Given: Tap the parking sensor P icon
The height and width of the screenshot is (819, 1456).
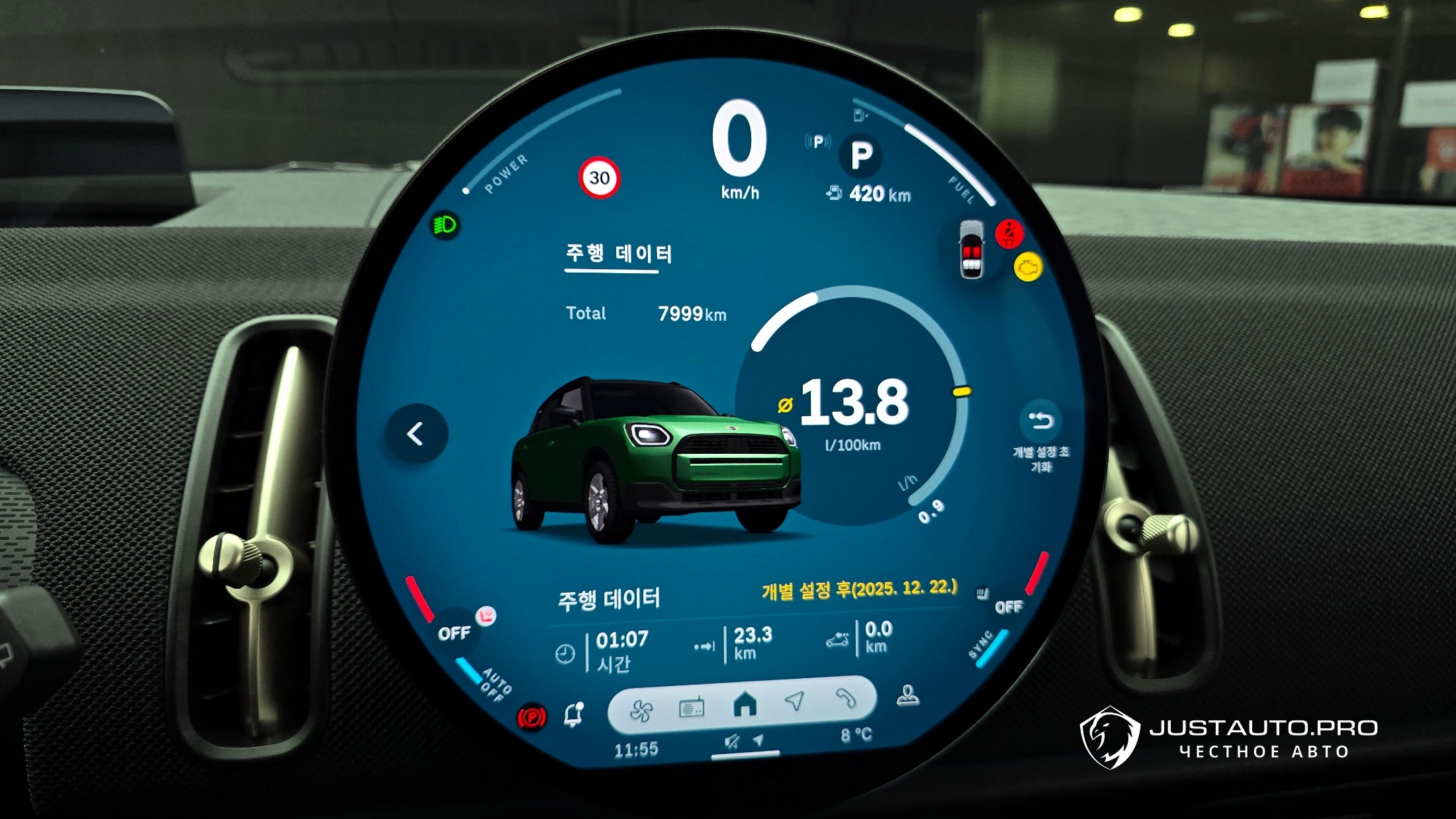Looking at the screenshot, I should tap(819, 142).
